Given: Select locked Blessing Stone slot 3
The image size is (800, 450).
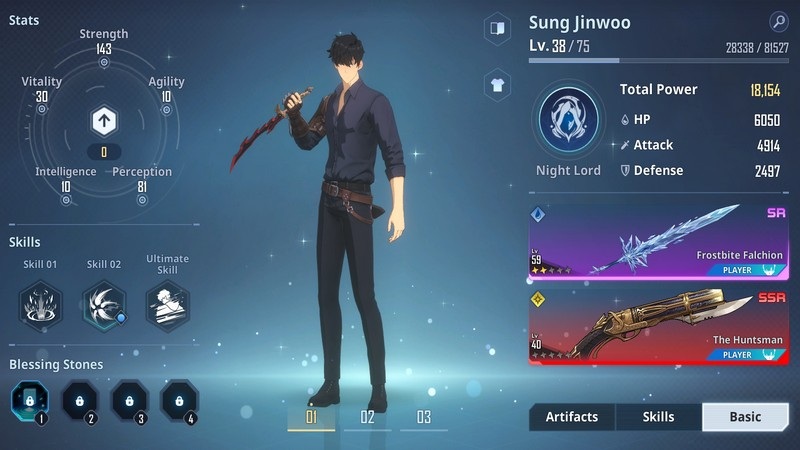Looking at the screenshot, I should tap(130, 402).
